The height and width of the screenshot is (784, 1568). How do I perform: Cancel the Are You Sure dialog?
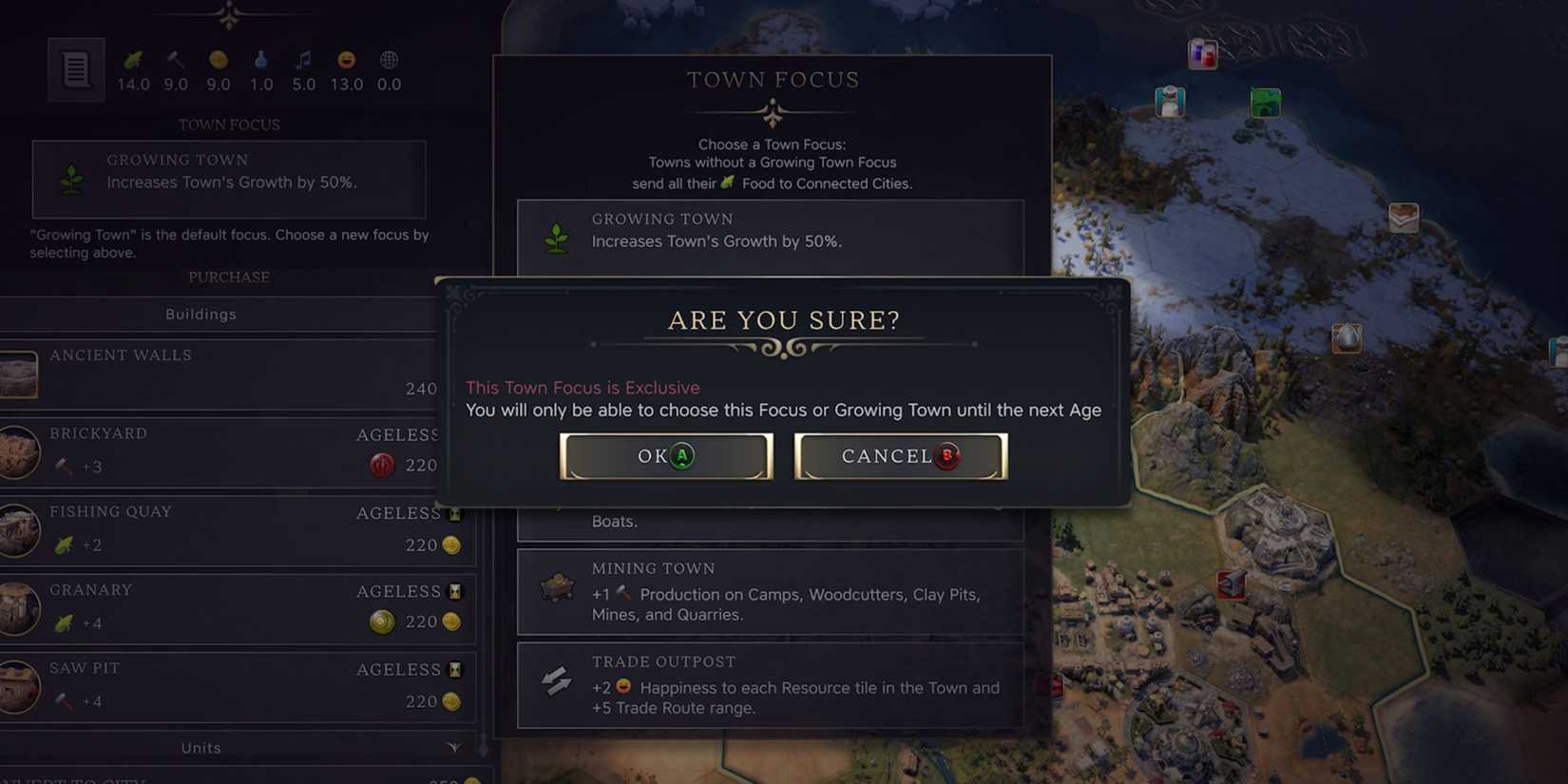coord(898,456)
